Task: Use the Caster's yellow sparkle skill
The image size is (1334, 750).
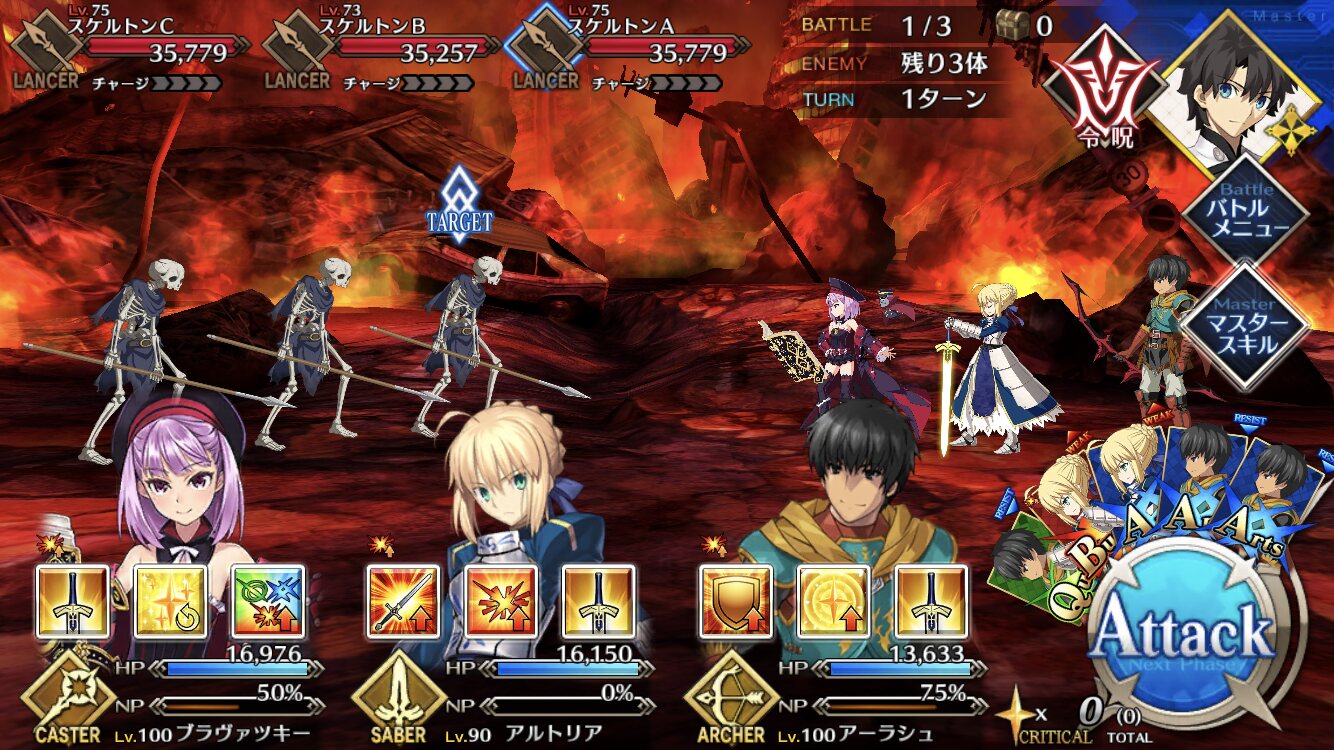Action: coord(170,602)
